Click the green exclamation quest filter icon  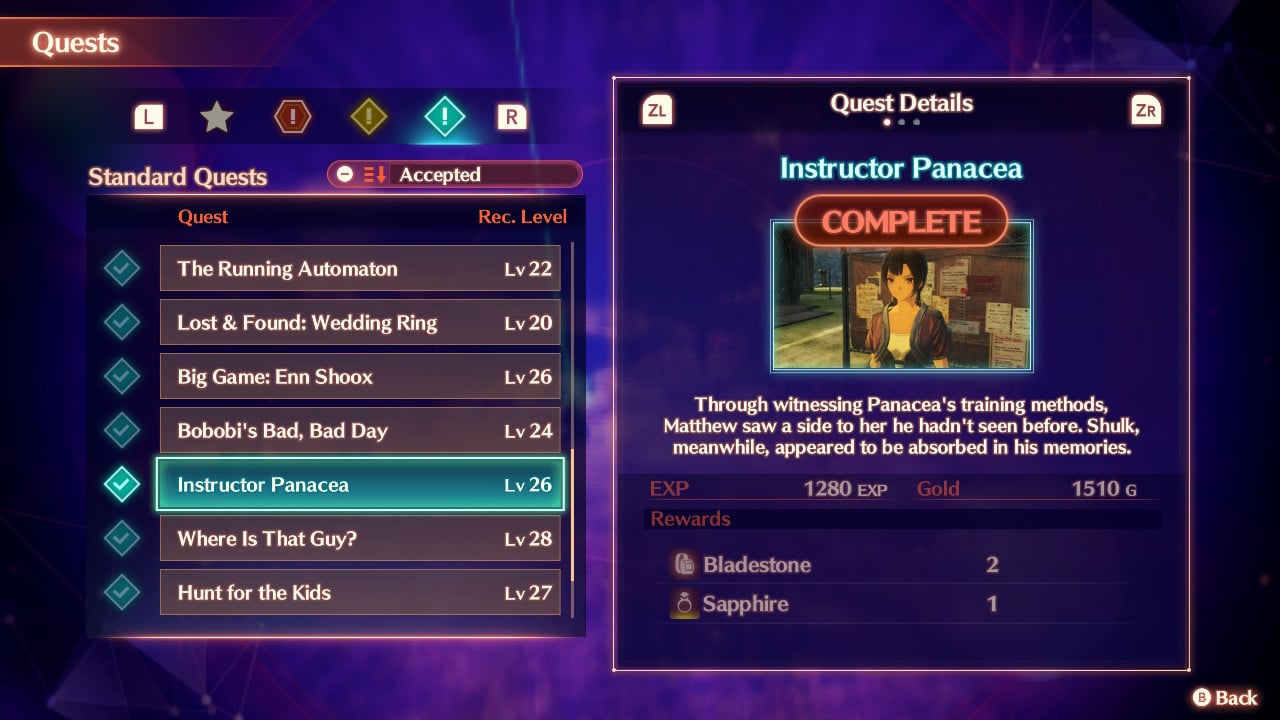pos(444,115)
